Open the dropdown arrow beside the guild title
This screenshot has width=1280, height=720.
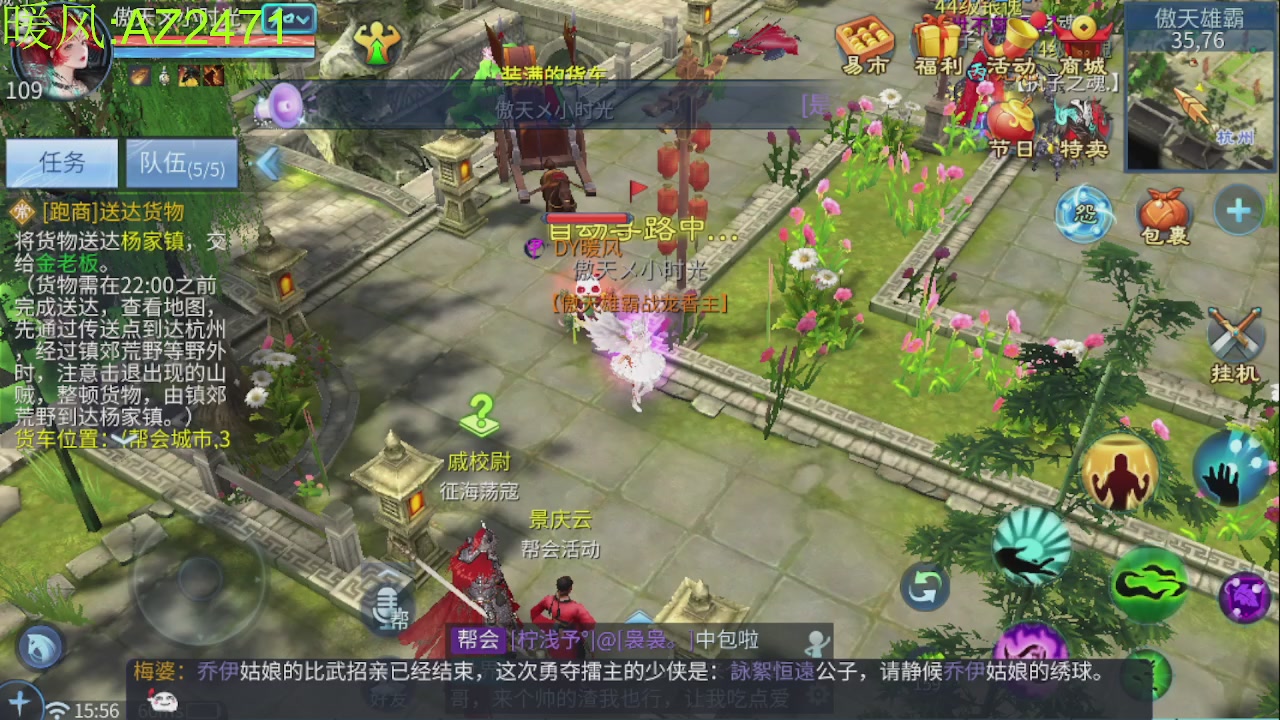pyautogui.click(x=300, y=16)
